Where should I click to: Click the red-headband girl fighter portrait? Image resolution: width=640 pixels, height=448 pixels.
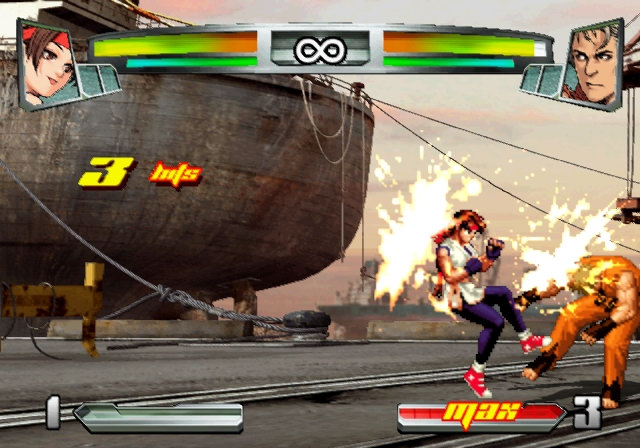click(x=50, y=60)
